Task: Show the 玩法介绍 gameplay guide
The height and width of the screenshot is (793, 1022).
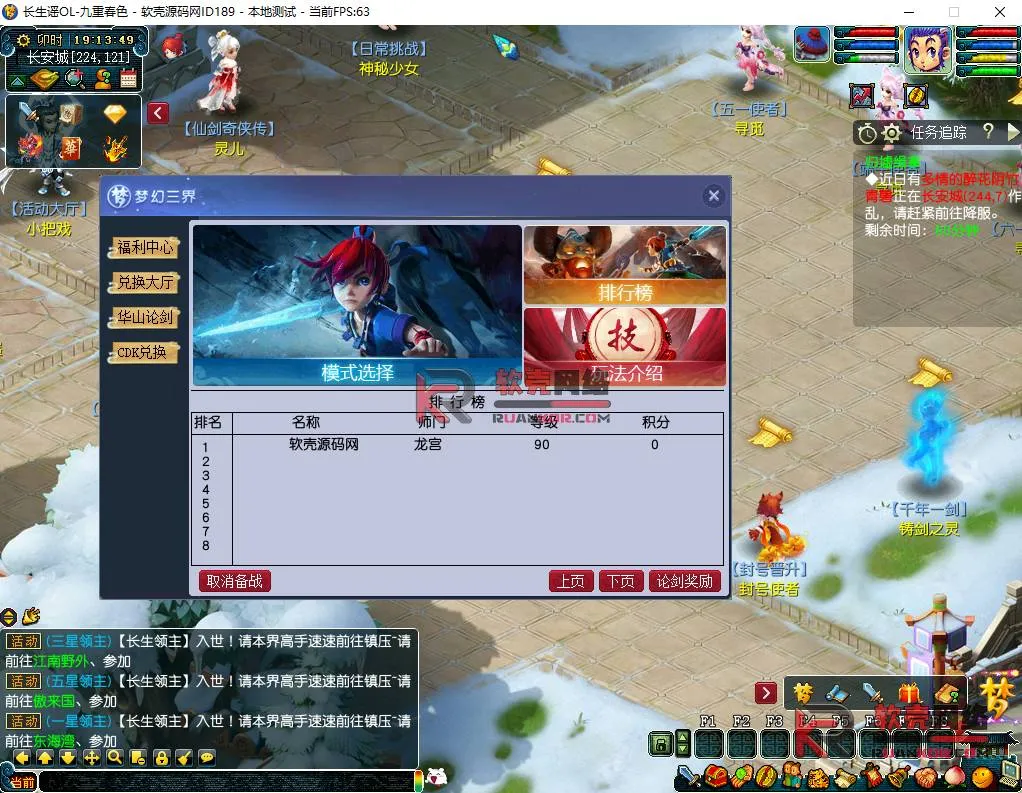Action: pyautogui.click(x=625, y=346)
